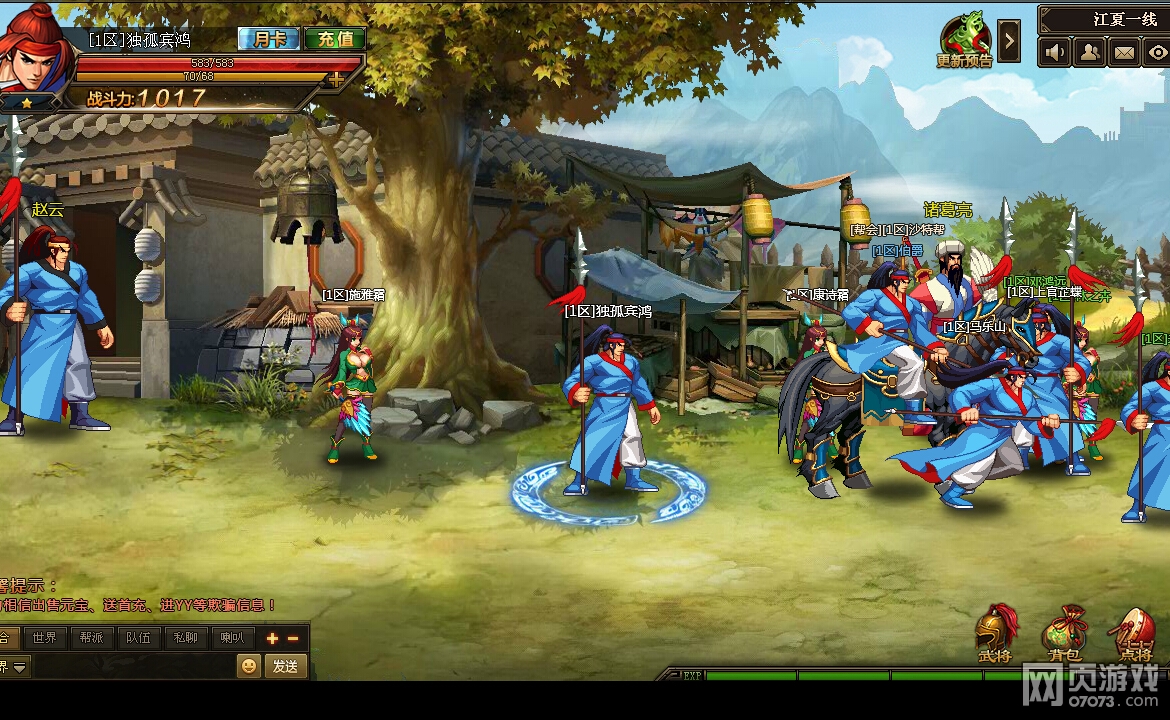Shrink chat window with minus button
The width and height of the screenshot is (1170, 720).
pyautogui.click(x=293, y=638)
